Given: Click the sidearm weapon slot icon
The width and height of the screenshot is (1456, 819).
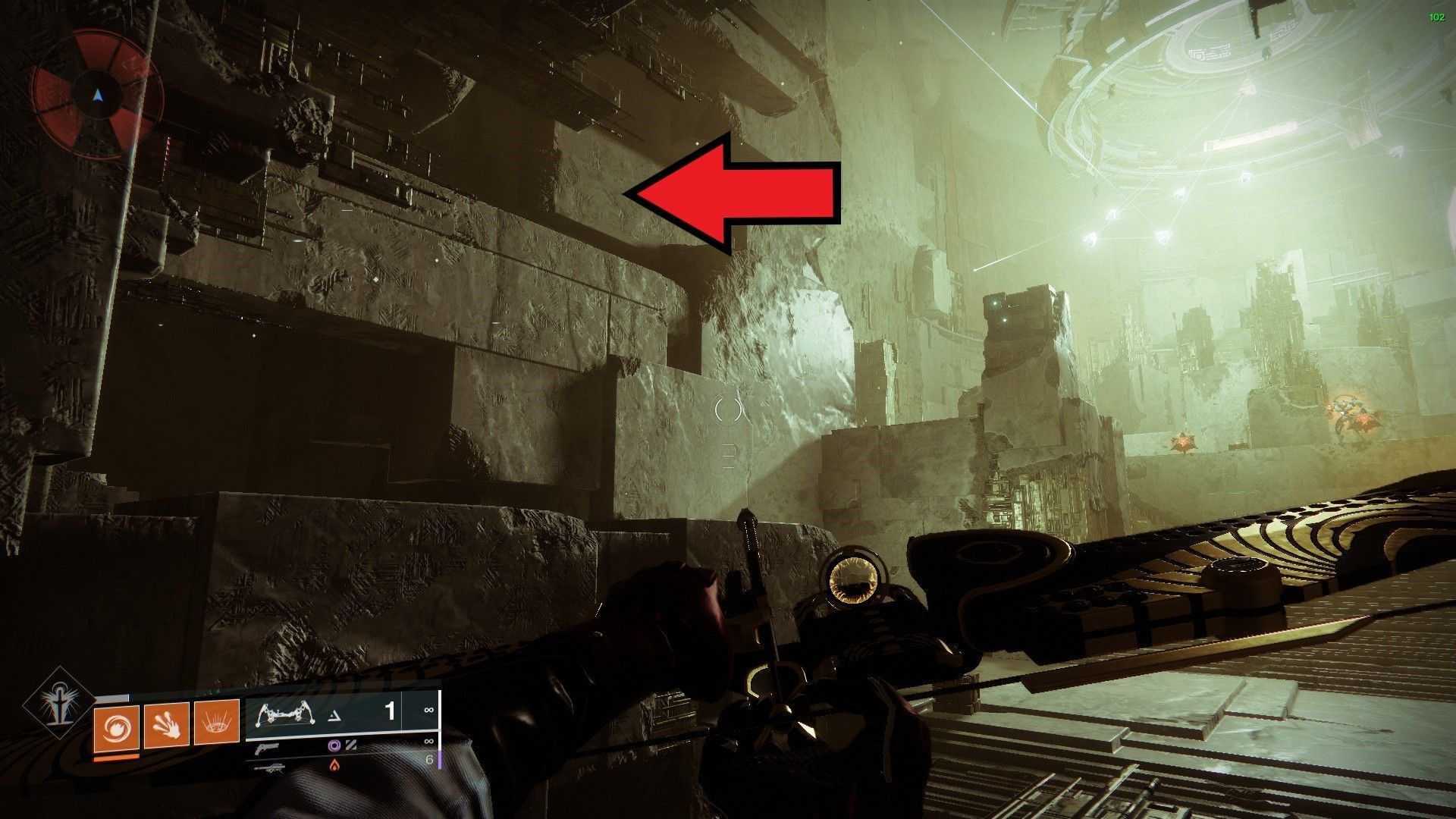Looking at the screenshot, I should coord(268,748).
